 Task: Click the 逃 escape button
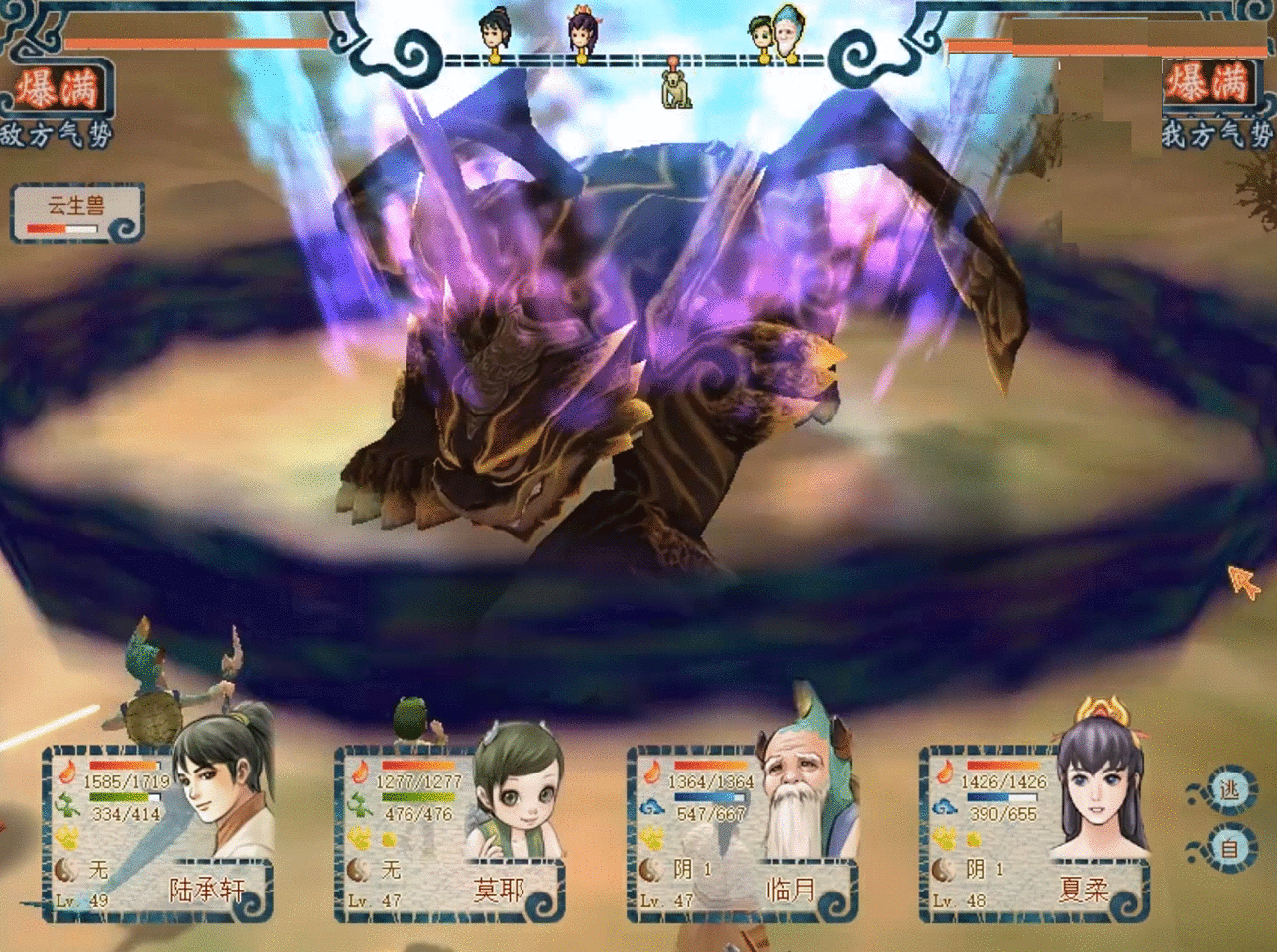click(1229, 790)
